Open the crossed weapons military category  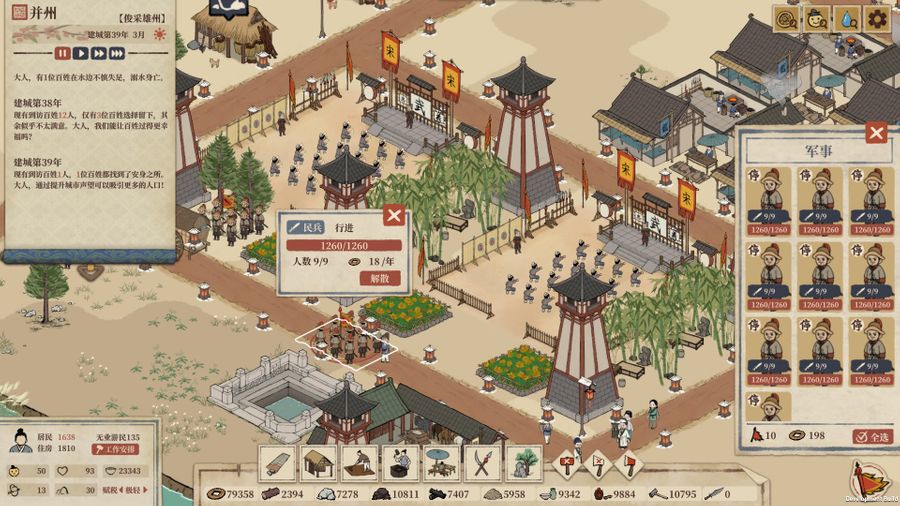point(482,464)
